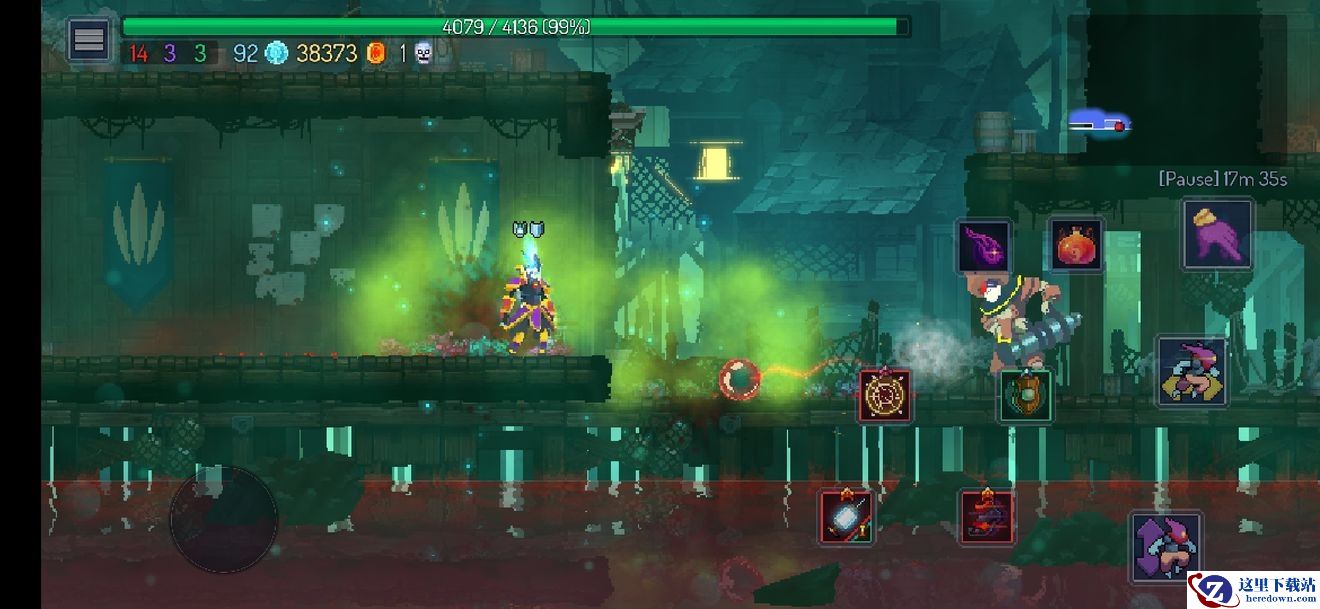Use the red health flask
1320x609 pixels.
pos(1076,246)
